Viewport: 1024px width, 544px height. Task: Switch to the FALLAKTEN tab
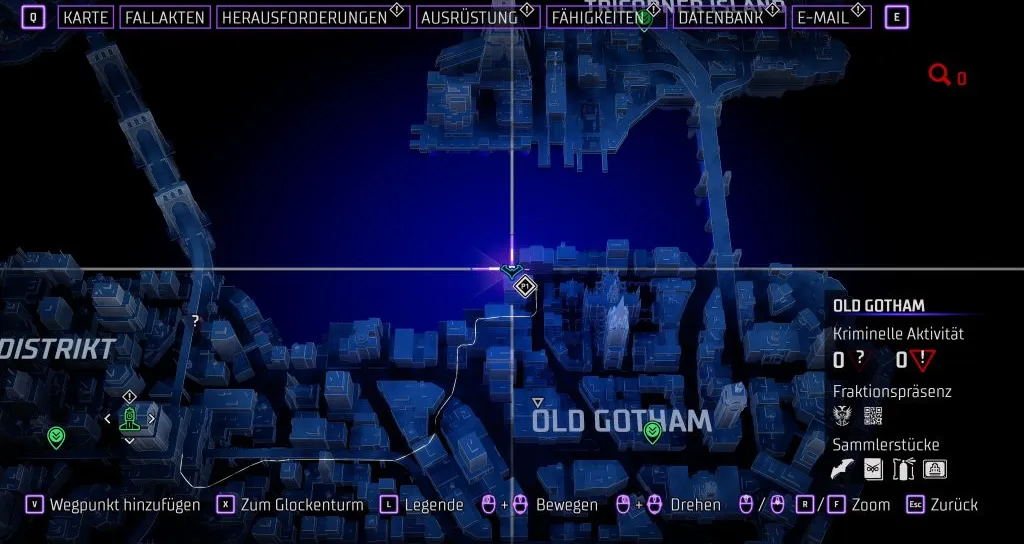(165, 18)
